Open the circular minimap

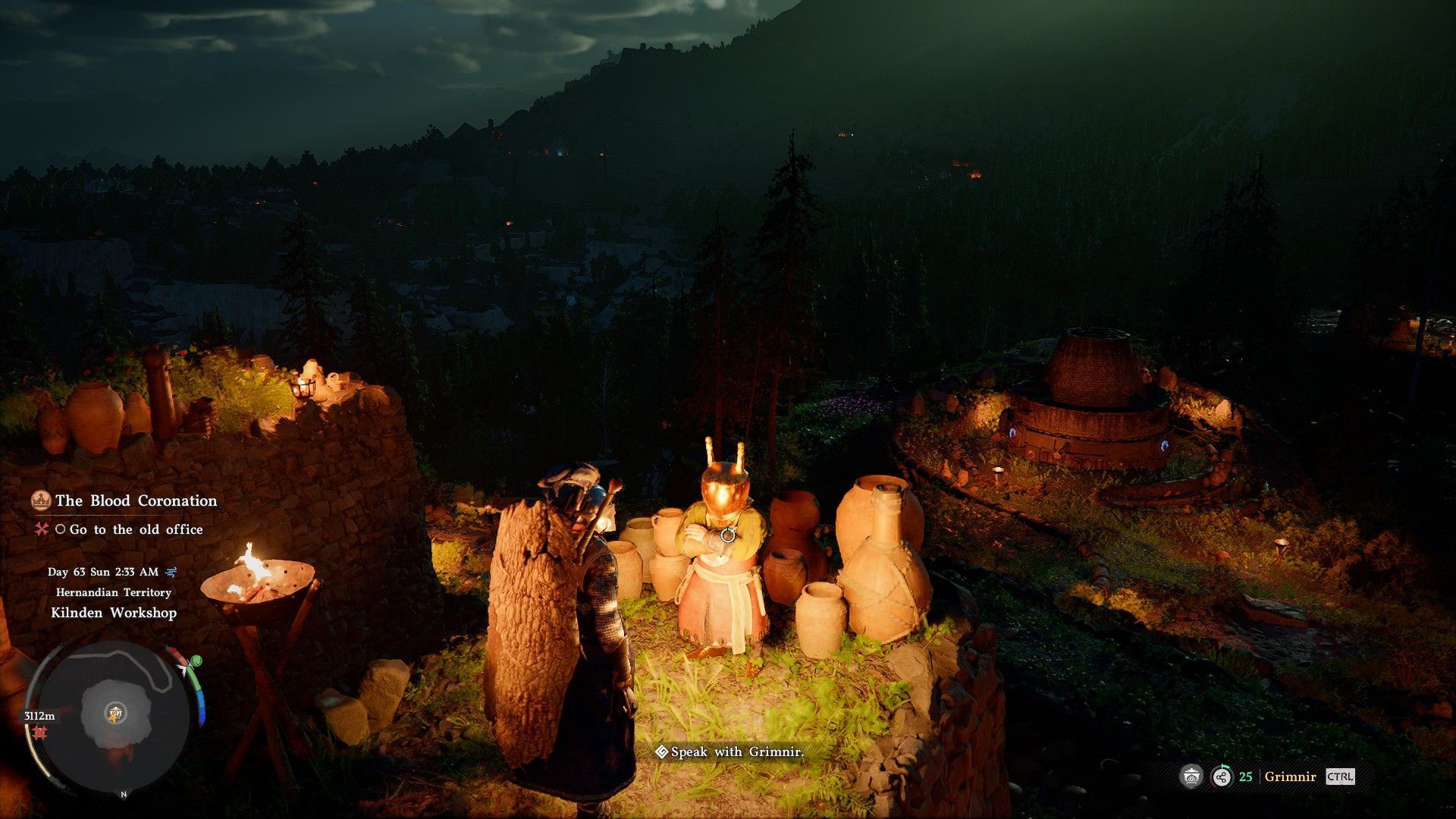tap(114, 713)
